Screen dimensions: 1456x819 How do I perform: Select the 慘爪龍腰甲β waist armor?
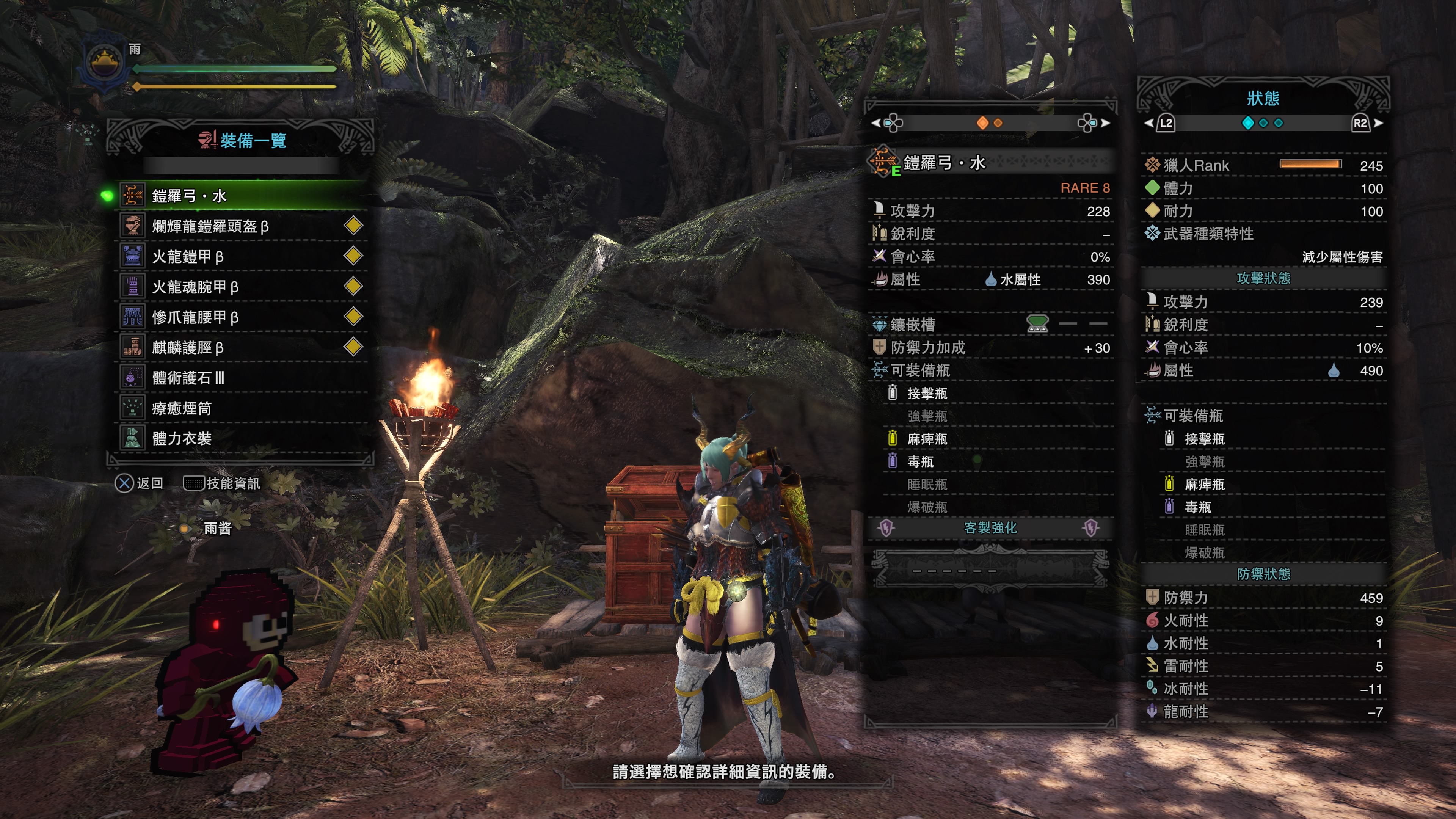coord(243,317)
